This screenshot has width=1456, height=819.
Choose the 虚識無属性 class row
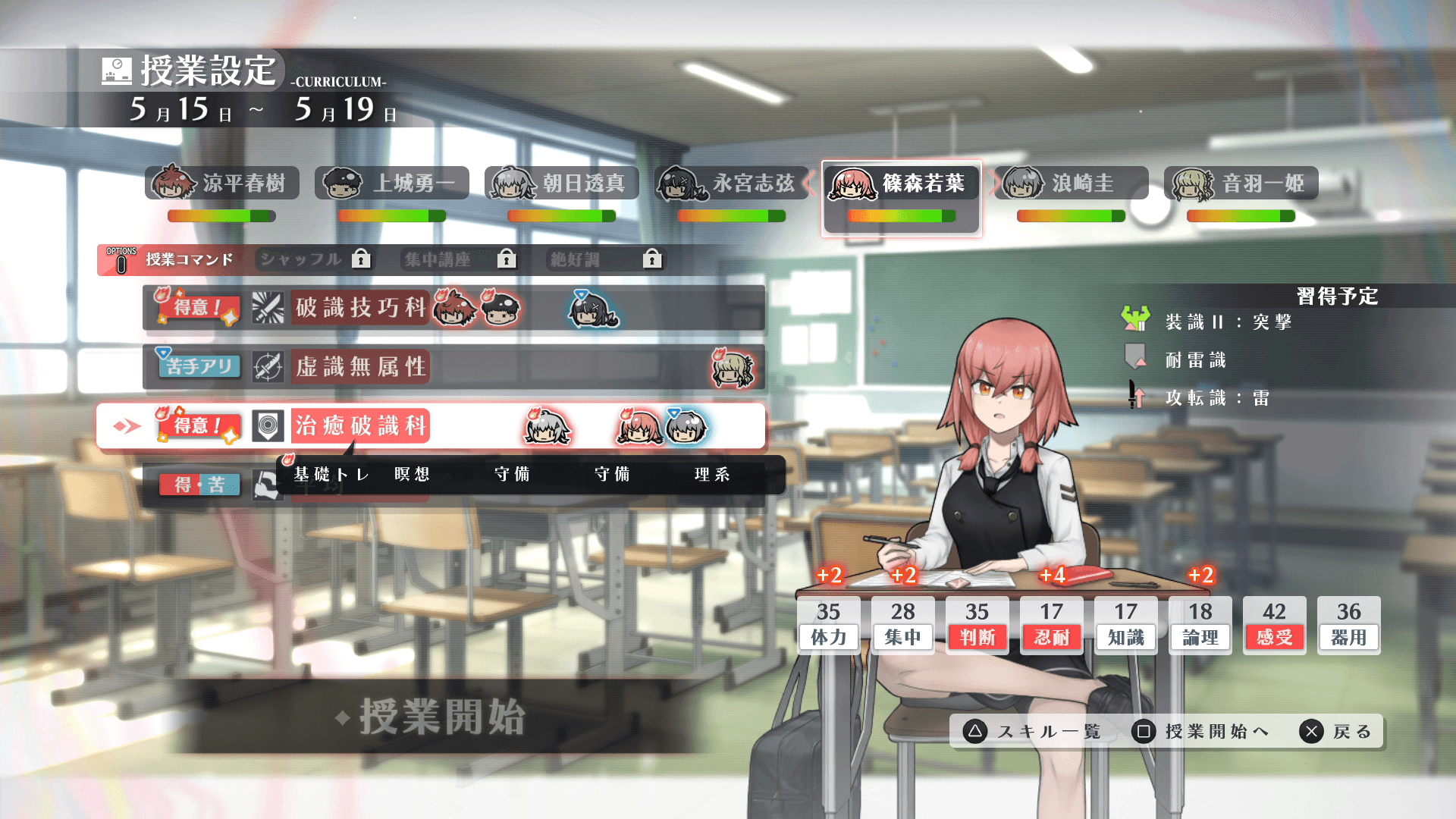point(453,367)
